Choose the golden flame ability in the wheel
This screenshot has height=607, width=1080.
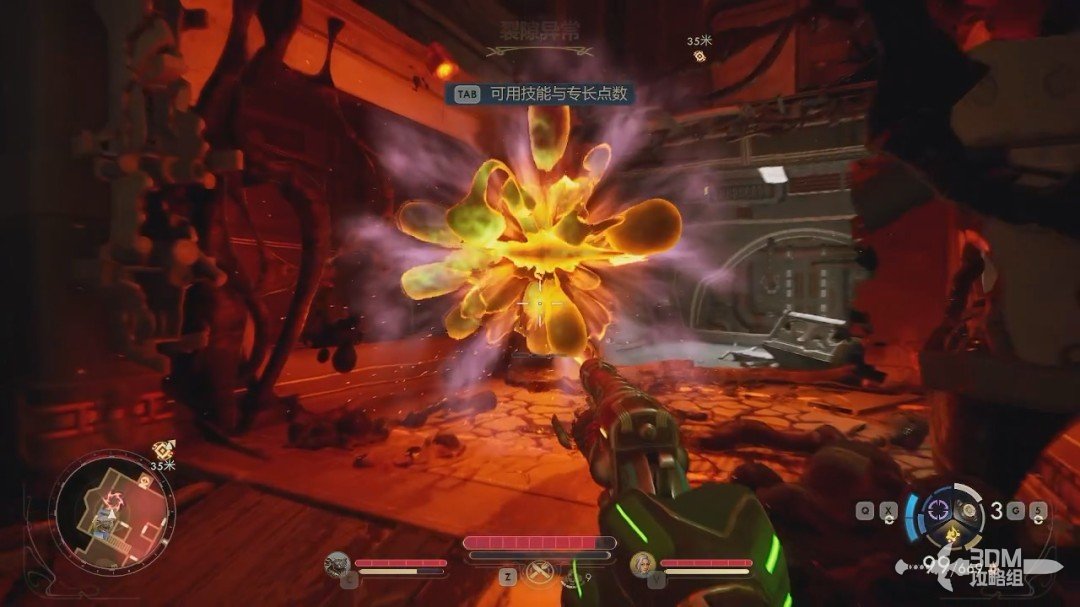pos(954,536)
